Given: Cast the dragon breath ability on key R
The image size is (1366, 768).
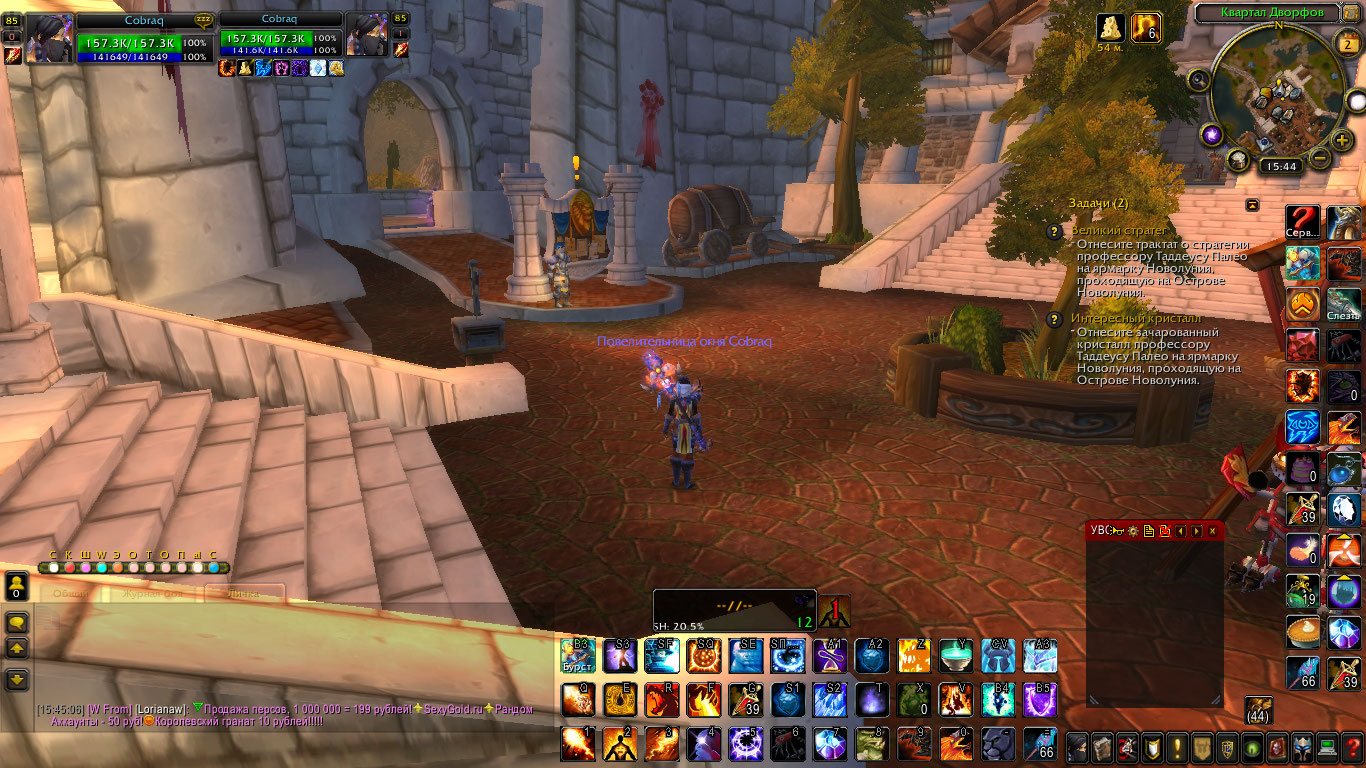Looking at the screenshot, I should point(661,699).
